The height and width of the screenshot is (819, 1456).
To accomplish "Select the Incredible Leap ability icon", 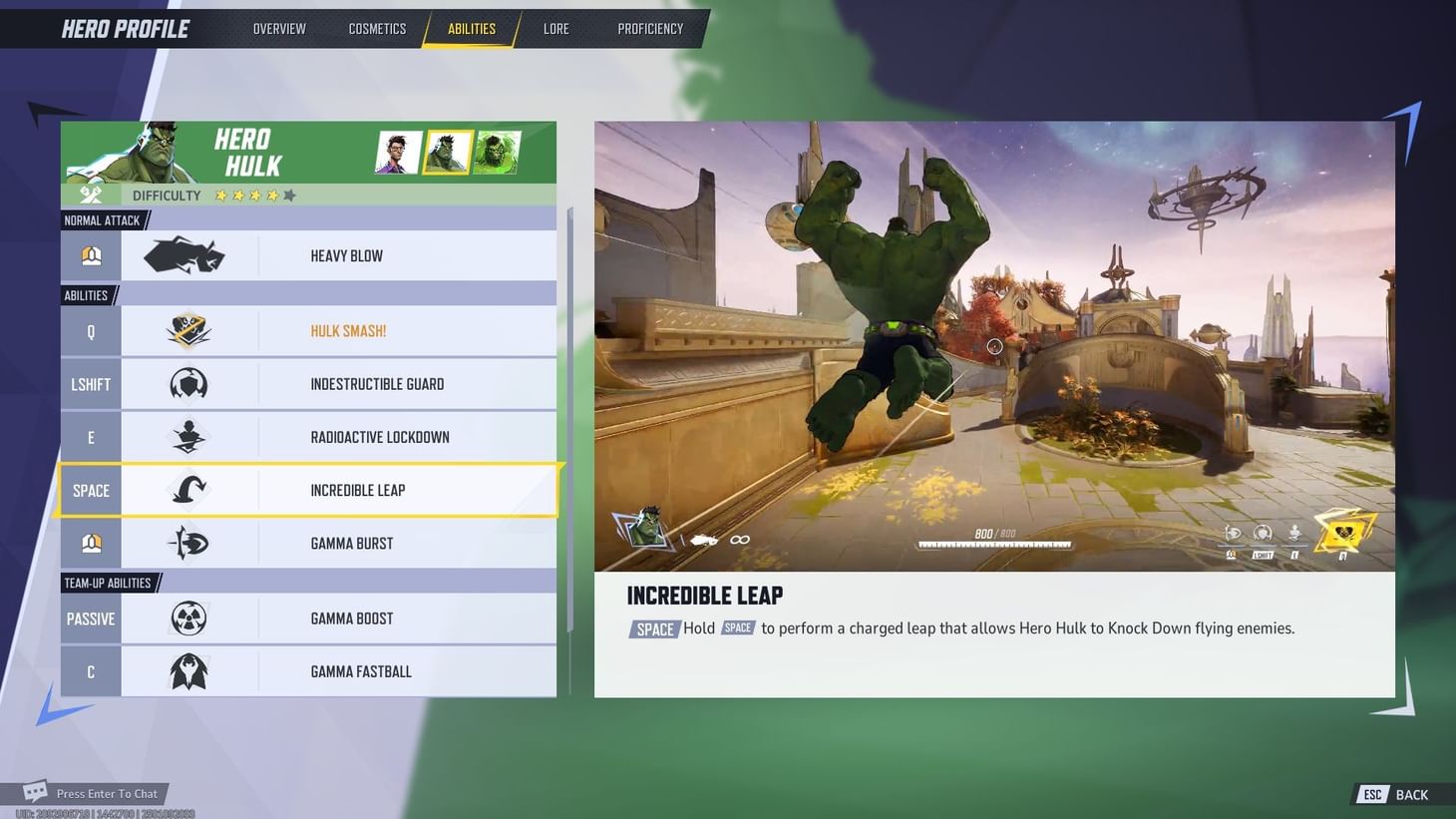I will (185, 490).
